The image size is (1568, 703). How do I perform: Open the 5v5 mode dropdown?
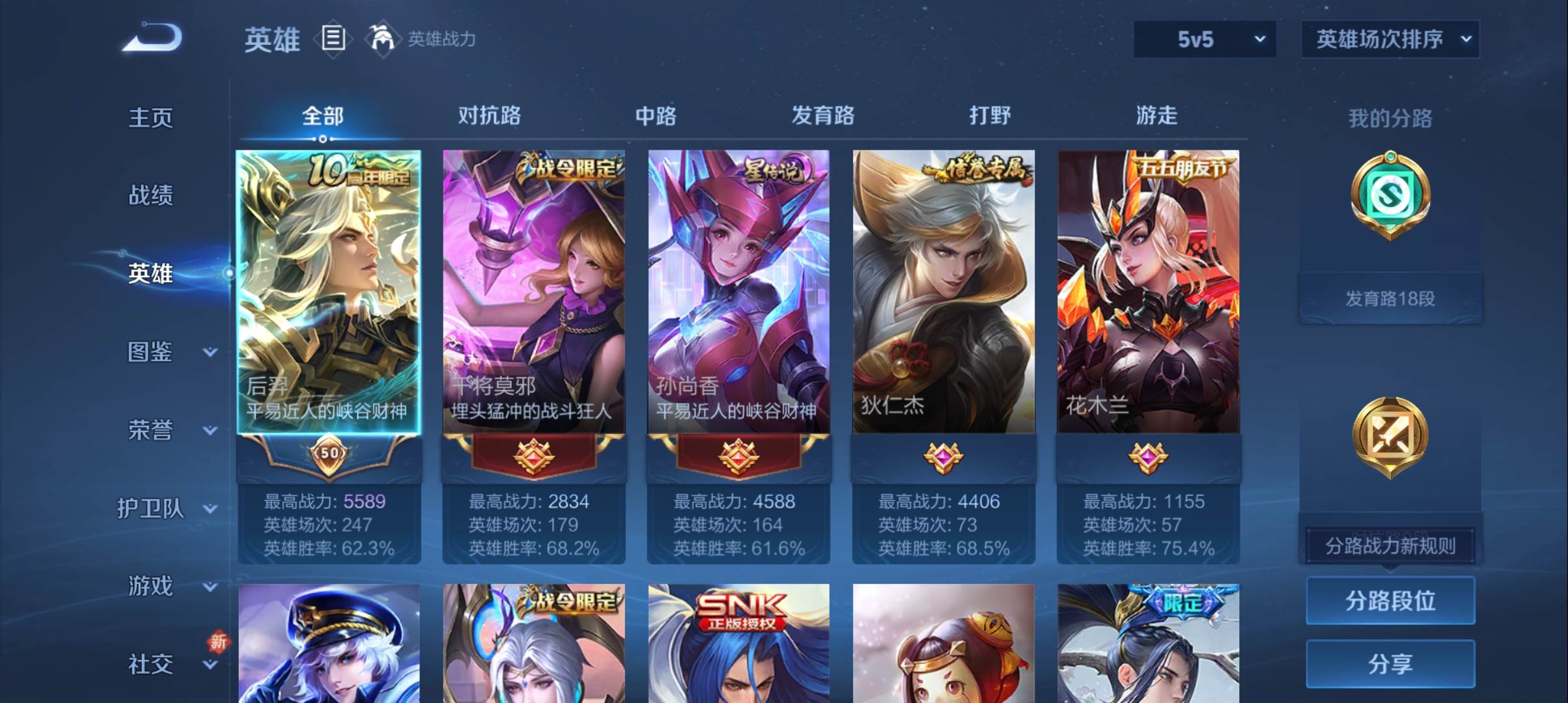(1205, 39)
